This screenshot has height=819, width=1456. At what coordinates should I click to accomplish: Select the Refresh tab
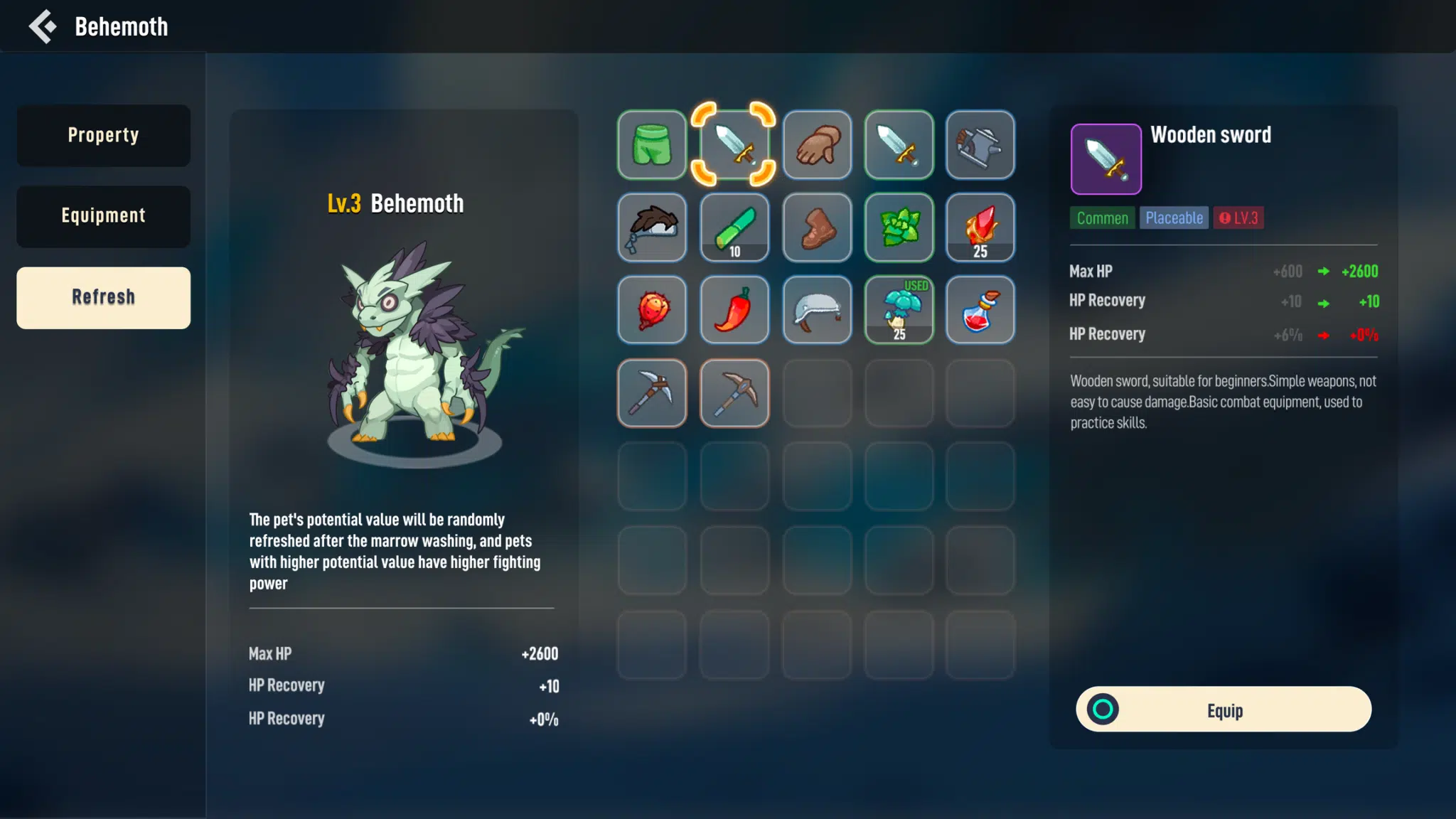tap(104, 298)
